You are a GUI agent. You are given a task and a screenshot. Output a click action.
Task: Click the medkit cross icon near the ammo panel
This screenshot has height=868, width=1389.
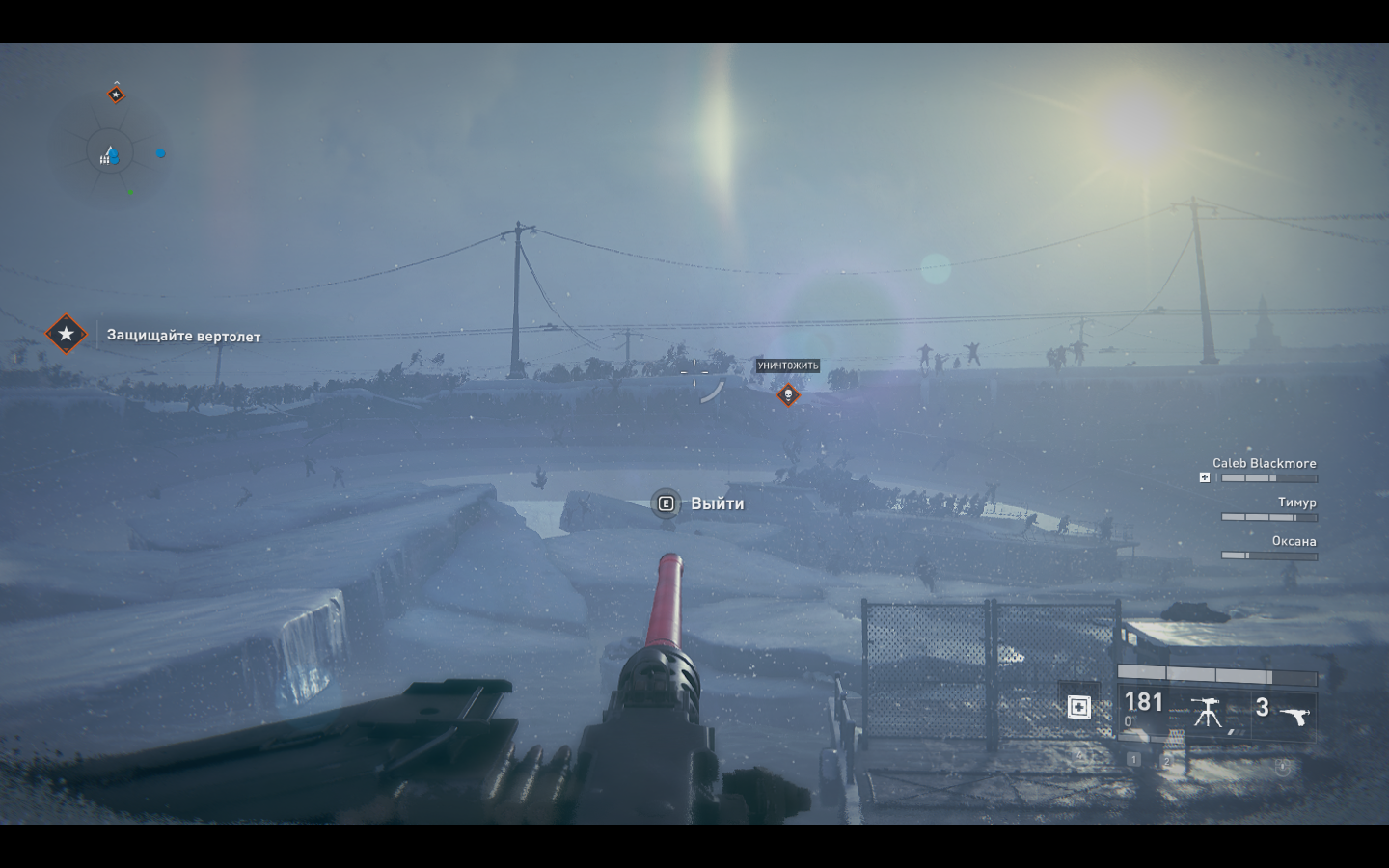[1080, 708]
